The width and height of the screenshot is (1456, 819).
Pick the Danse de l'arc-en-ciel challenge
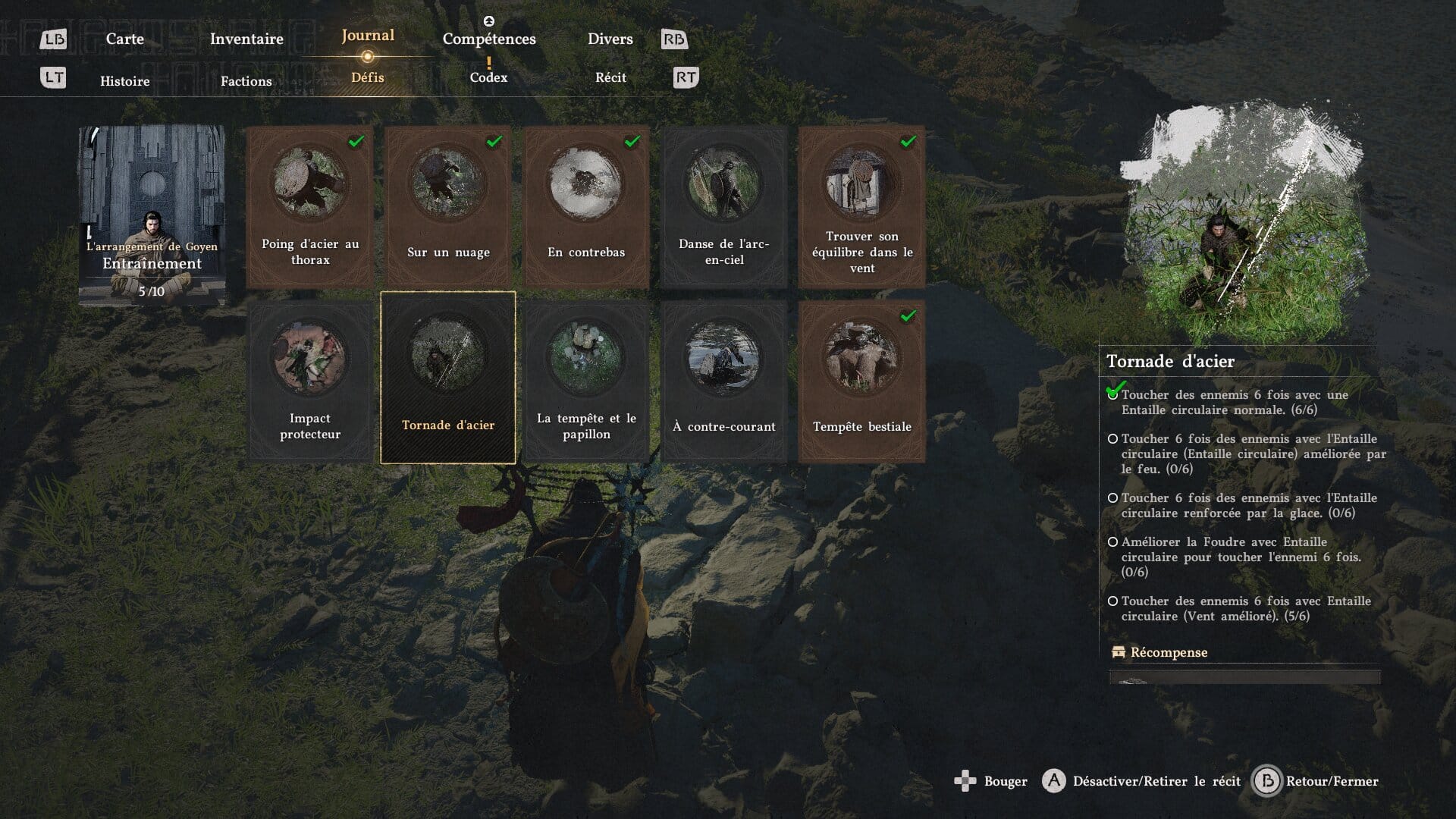coord(724,206)
